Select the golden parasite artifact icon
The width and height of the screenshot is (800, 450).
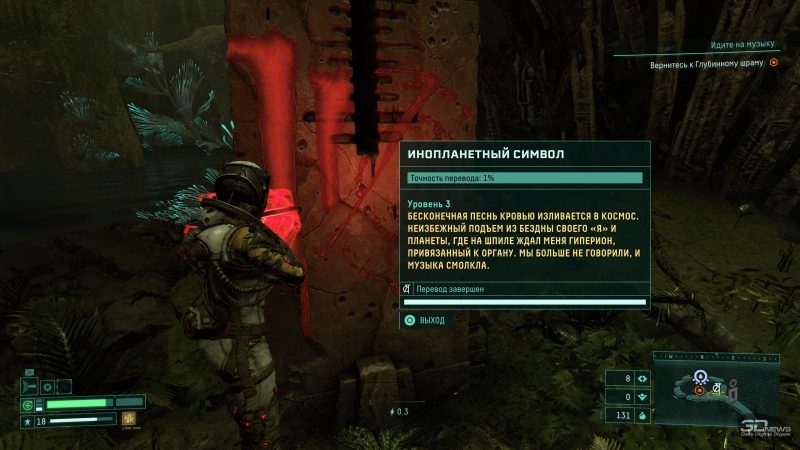click(129, 420)
